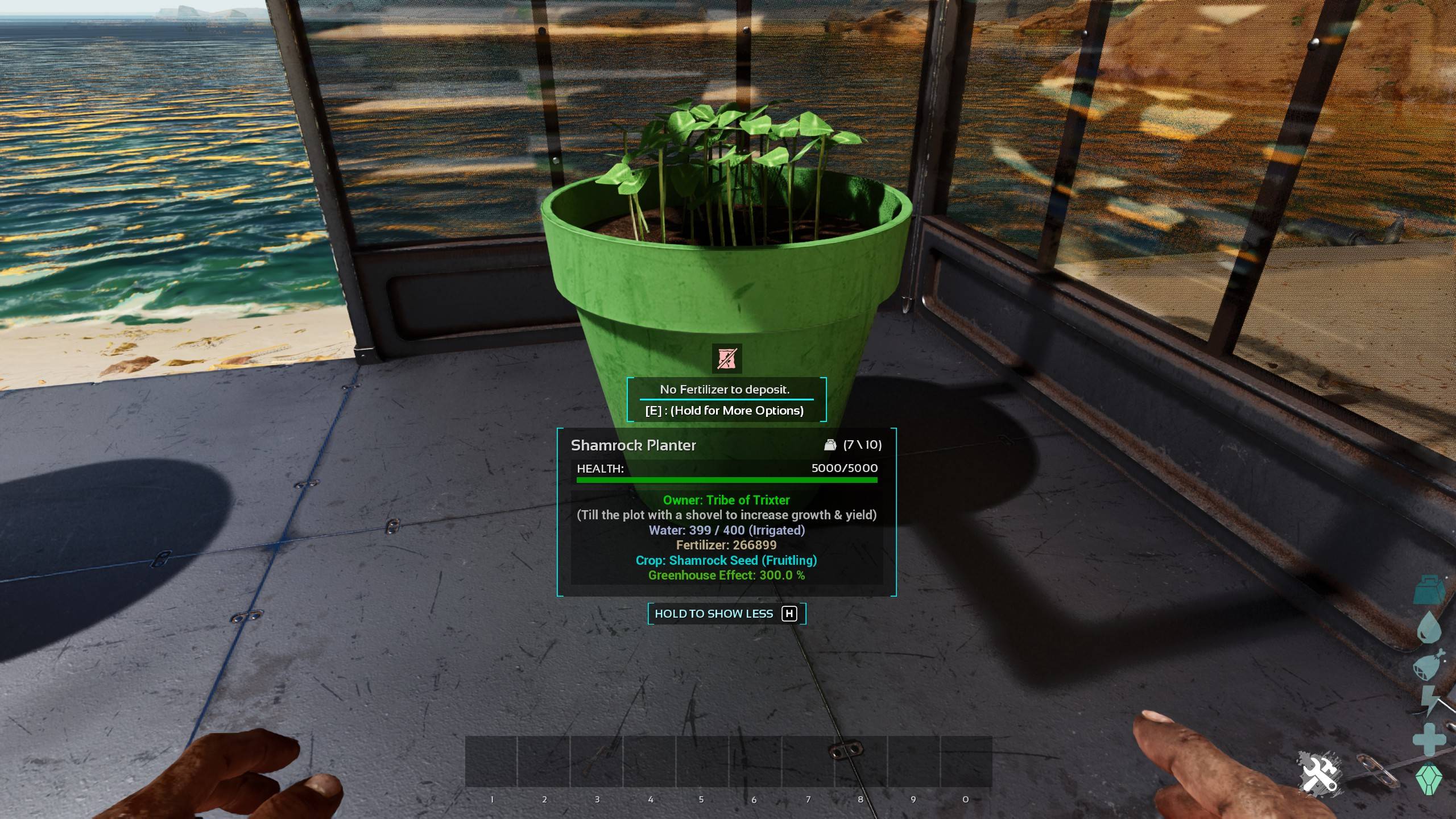Click the lightning bolt stamina icon
1456x819 pixels.
pyautogui.click(x=1430, y=701)
